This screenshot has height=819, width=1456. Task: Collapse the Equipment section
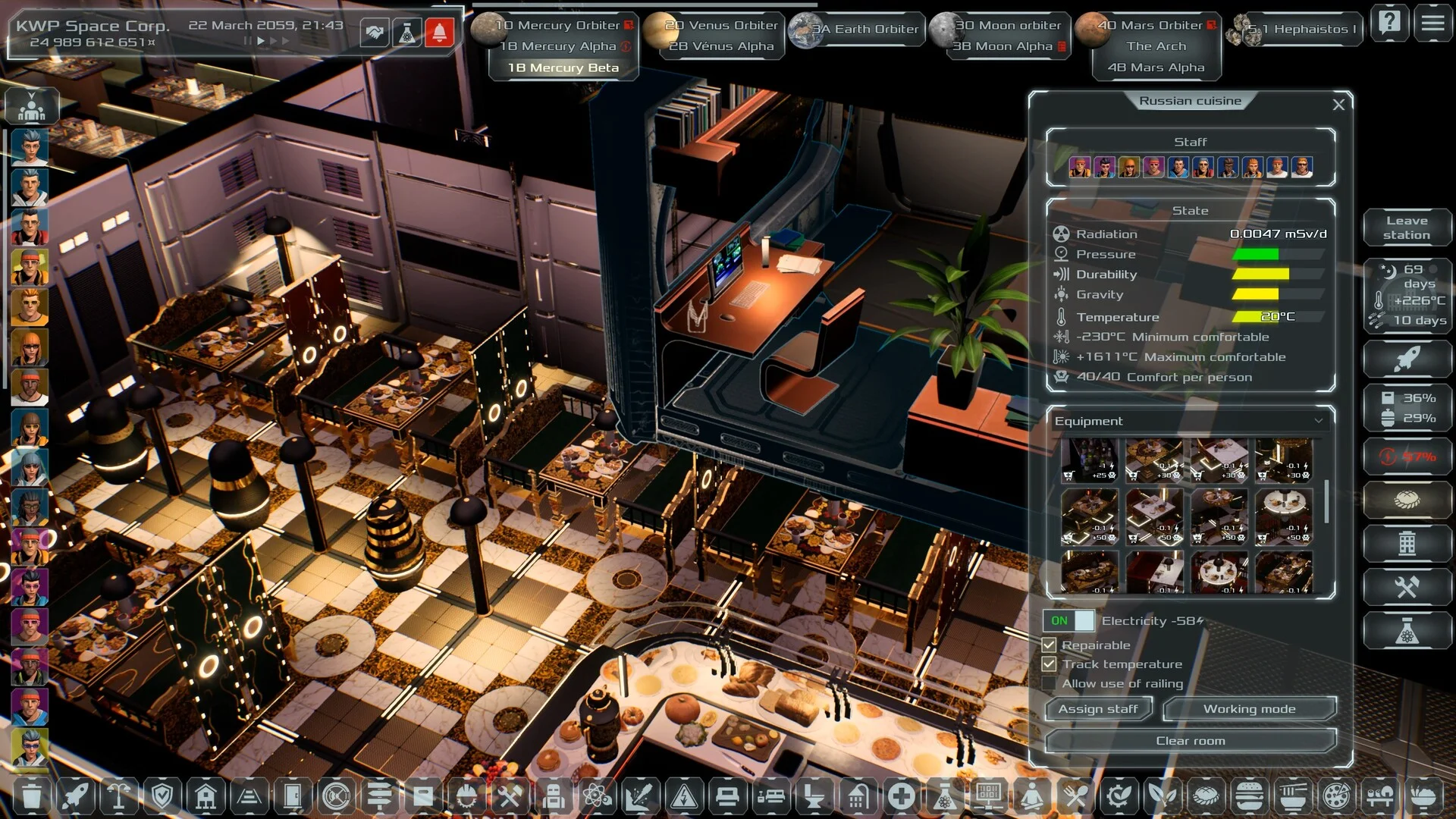tap(1319, 421)
